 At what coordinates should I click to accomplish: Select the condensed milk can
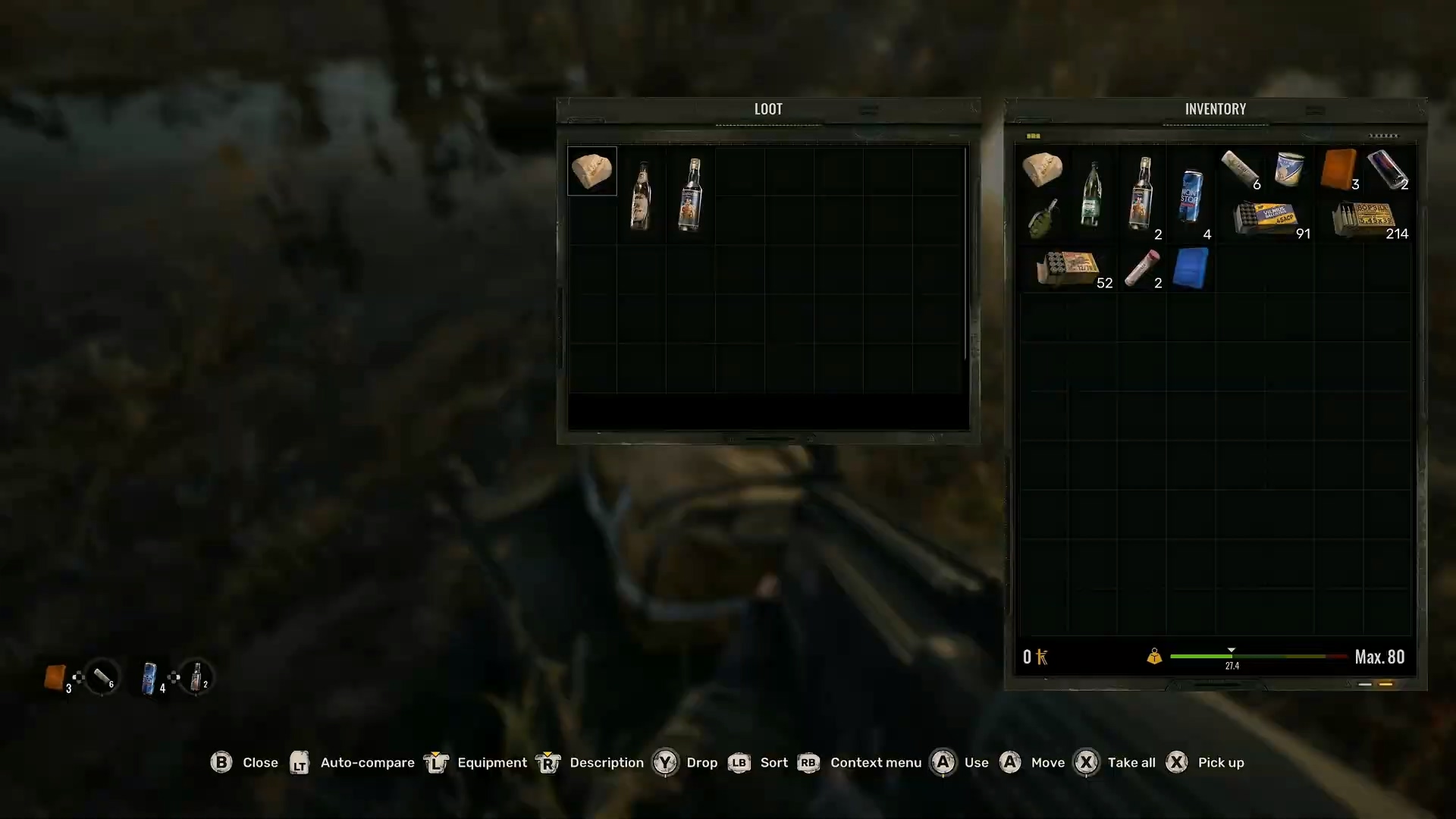coord(1289,169)
